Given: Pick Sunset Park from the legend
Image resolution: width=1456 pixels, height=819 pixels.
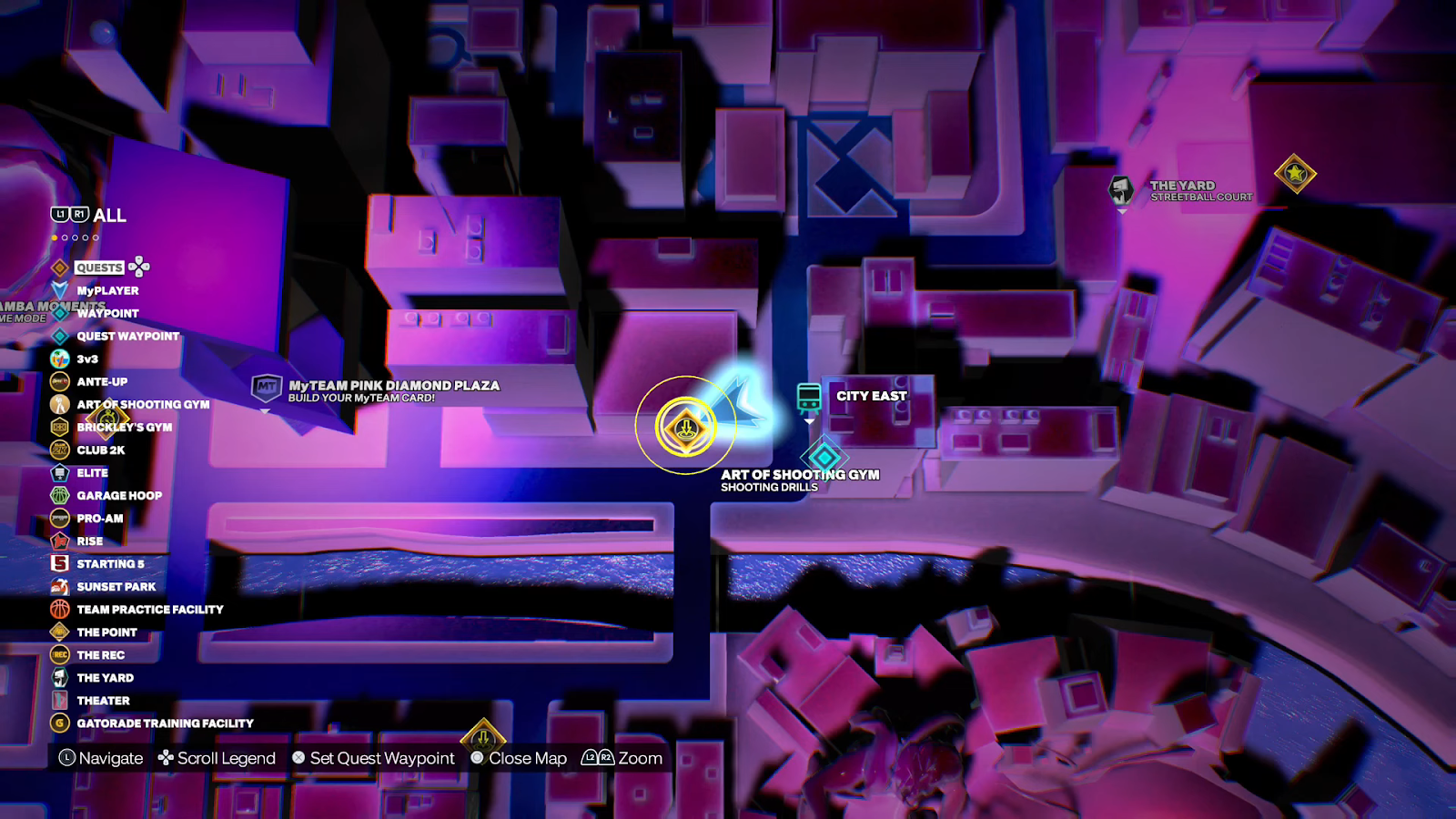Looking at the screenshot, I should click(x=116, y=586).
